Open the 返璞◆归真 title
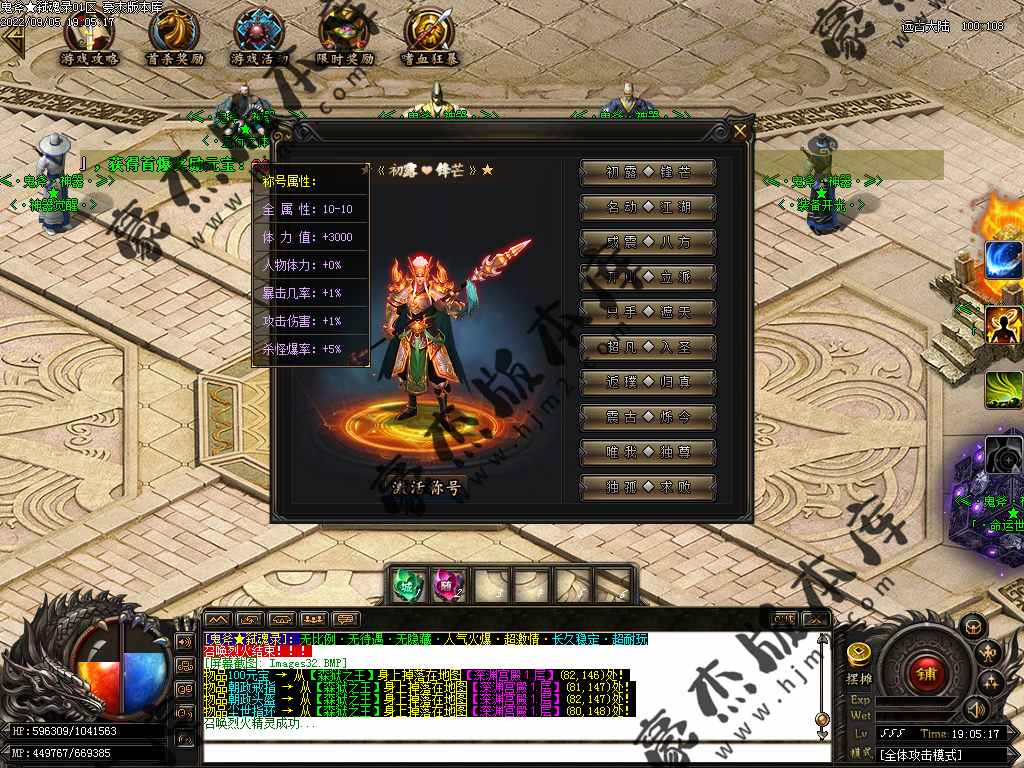The width and height of the screenshot is (1024, 768). pos(648,382)
